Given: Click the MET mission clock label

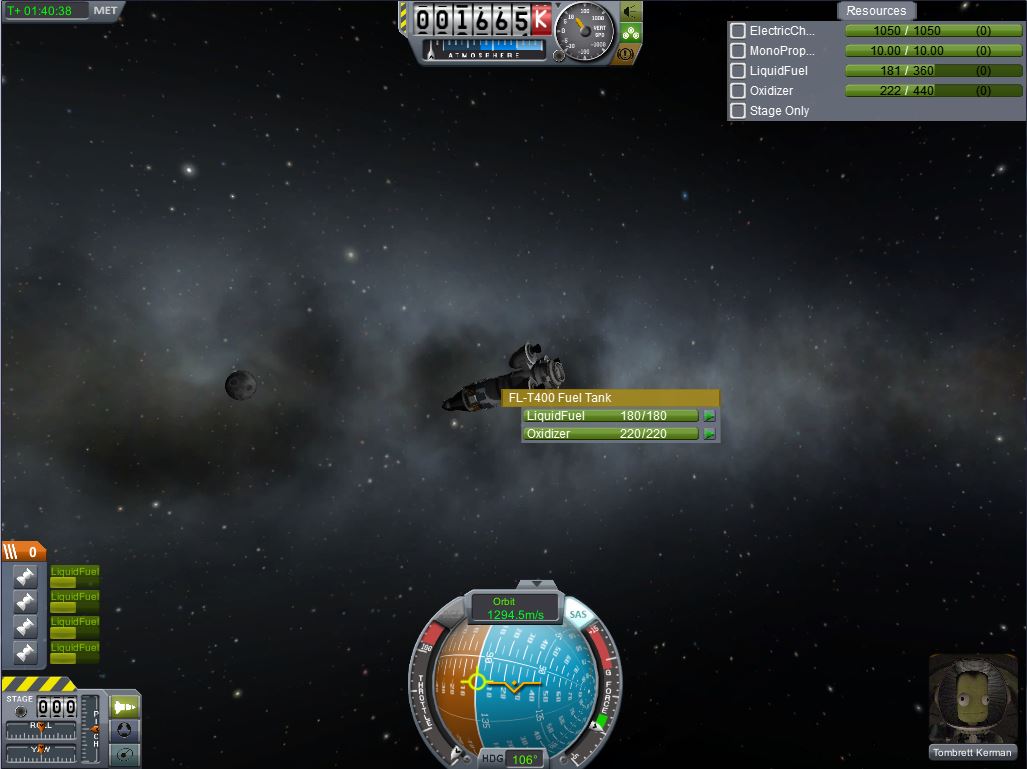Looking at the screenshot, I should point(104,10).
